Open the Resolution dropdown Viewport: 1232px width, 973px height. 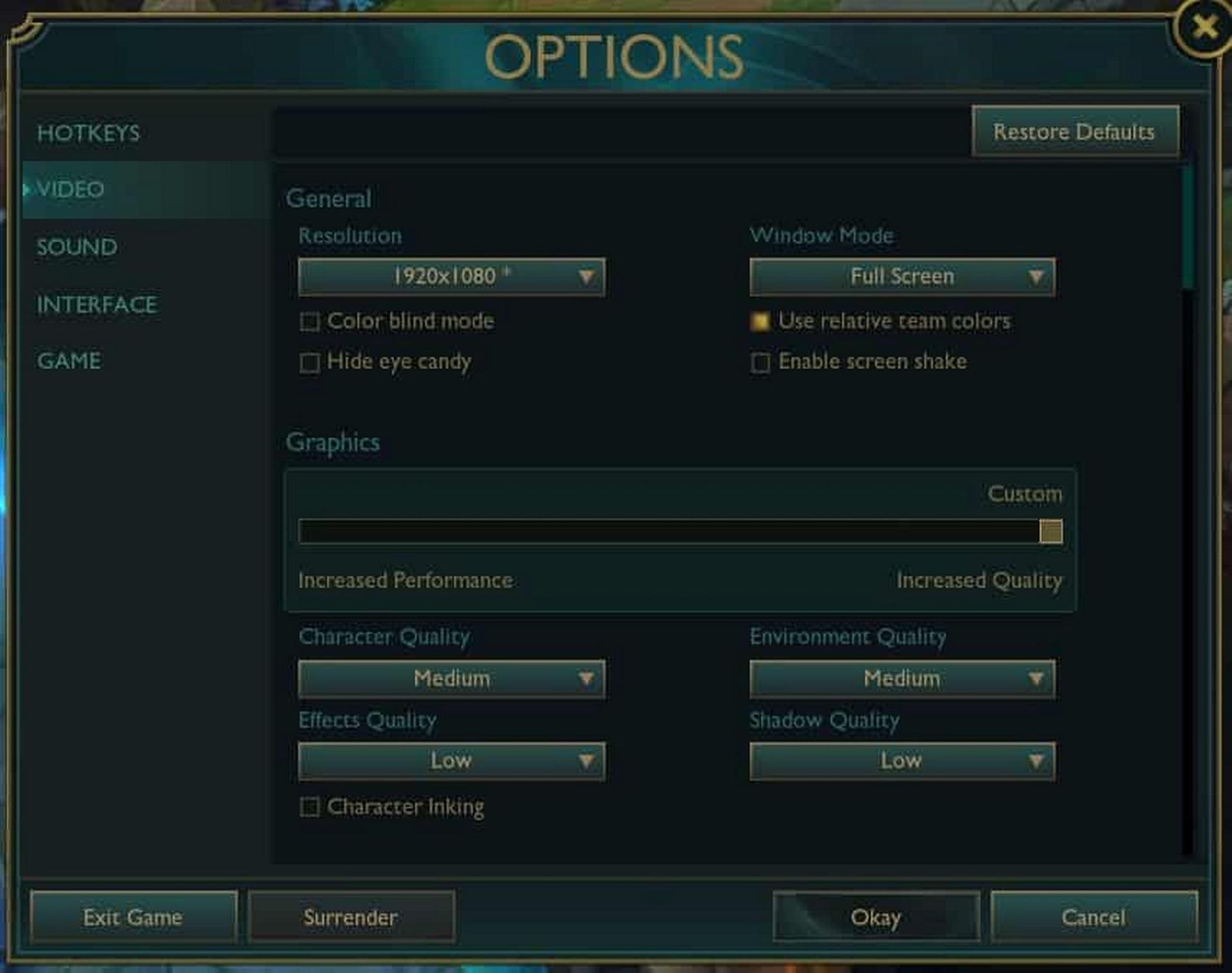click(x=451, y=277)
